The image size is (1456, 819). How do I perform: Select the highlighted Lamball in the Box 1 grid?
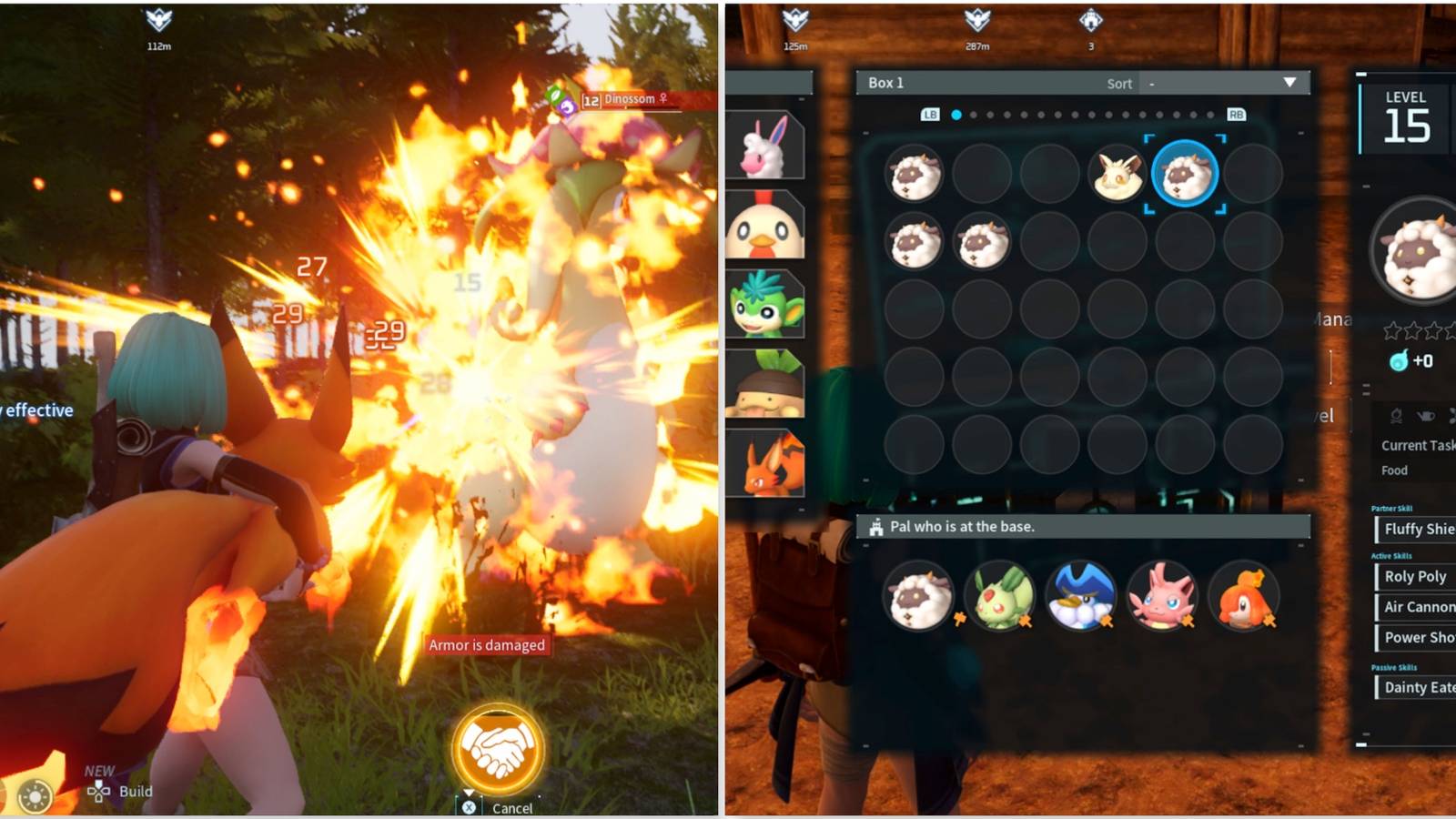click(1184, 176)
